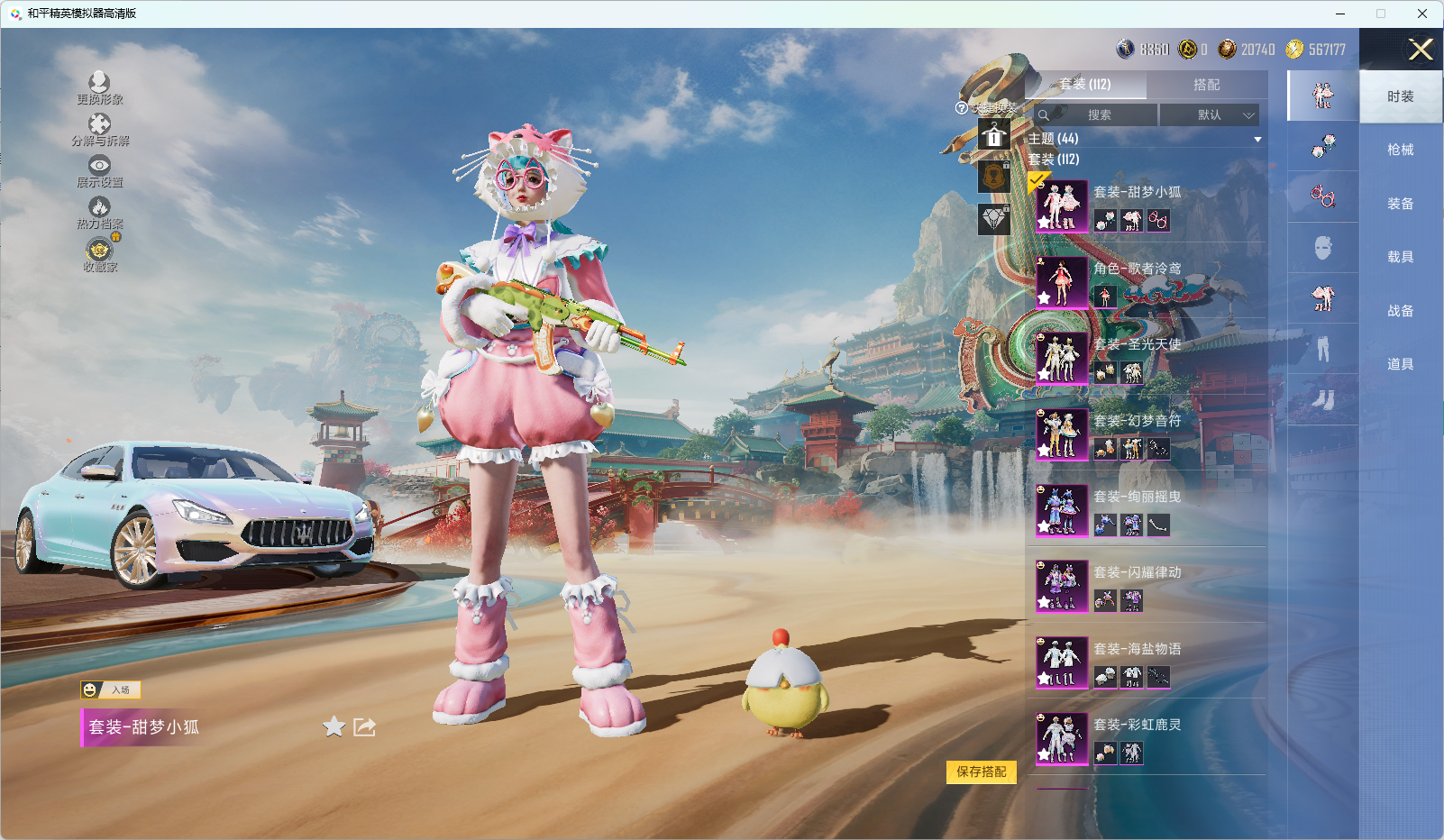Click the 保存搭配 button

pyautogui.click(x=981, y=772)
